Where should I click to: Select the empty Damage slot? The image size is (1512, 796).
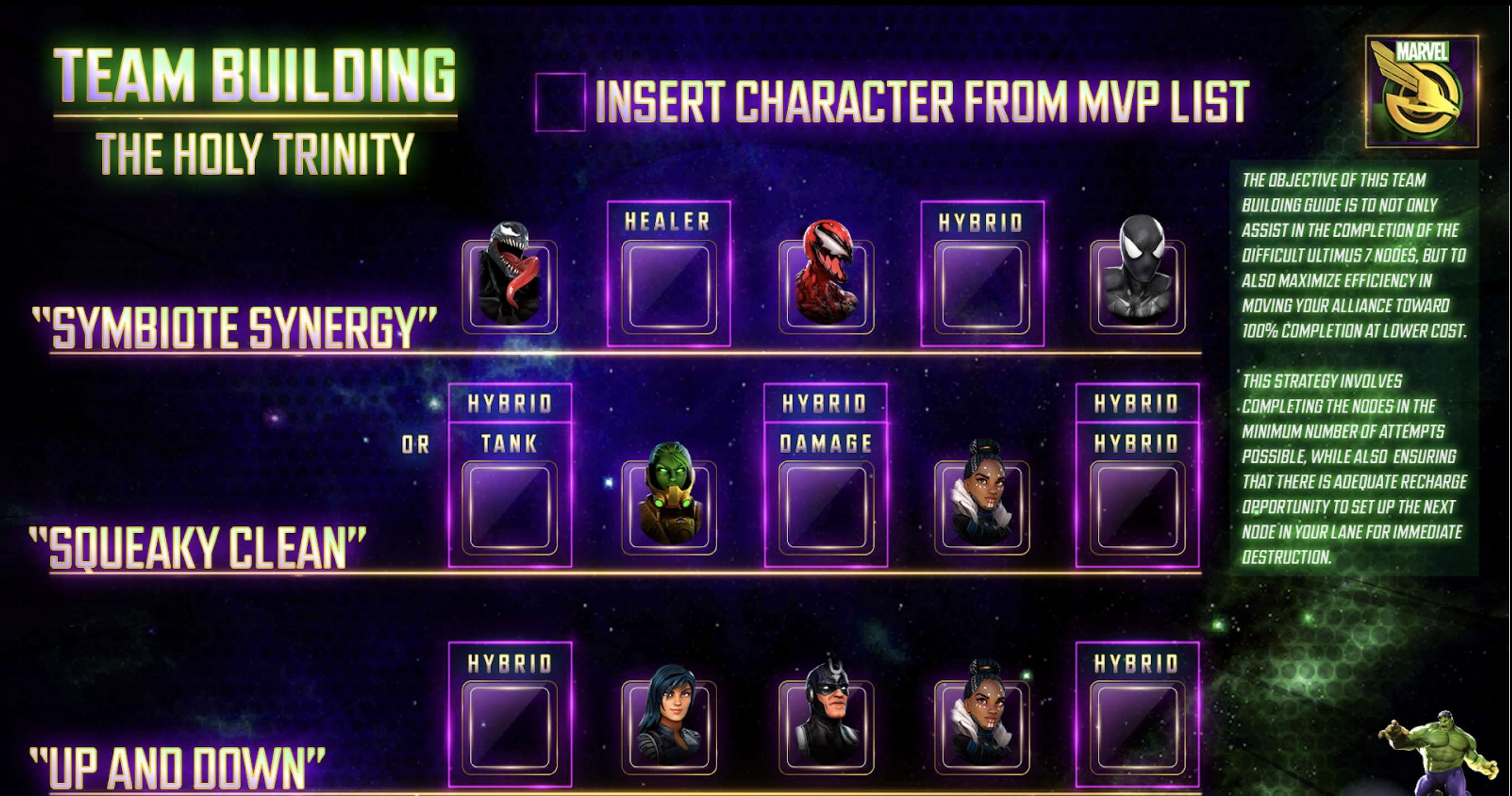(826, 507)
